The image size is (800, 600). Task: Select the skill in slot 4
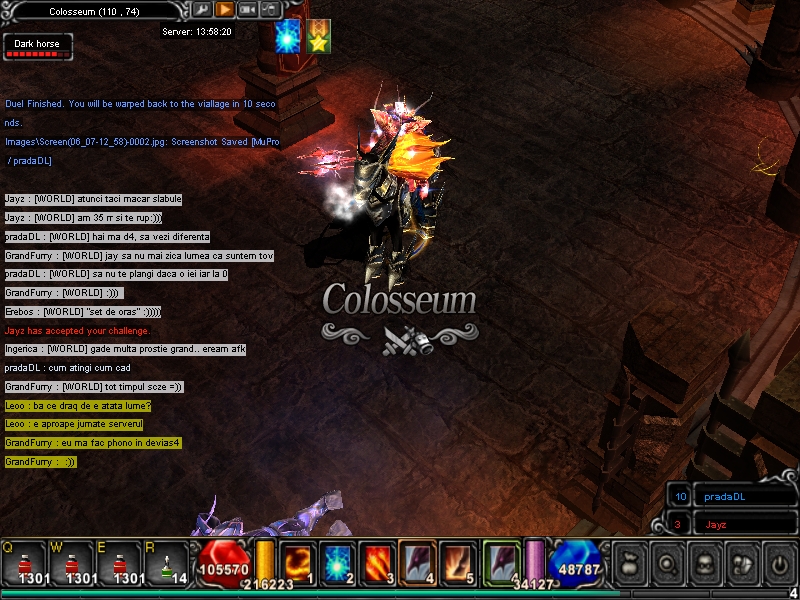tap(418, 561)
